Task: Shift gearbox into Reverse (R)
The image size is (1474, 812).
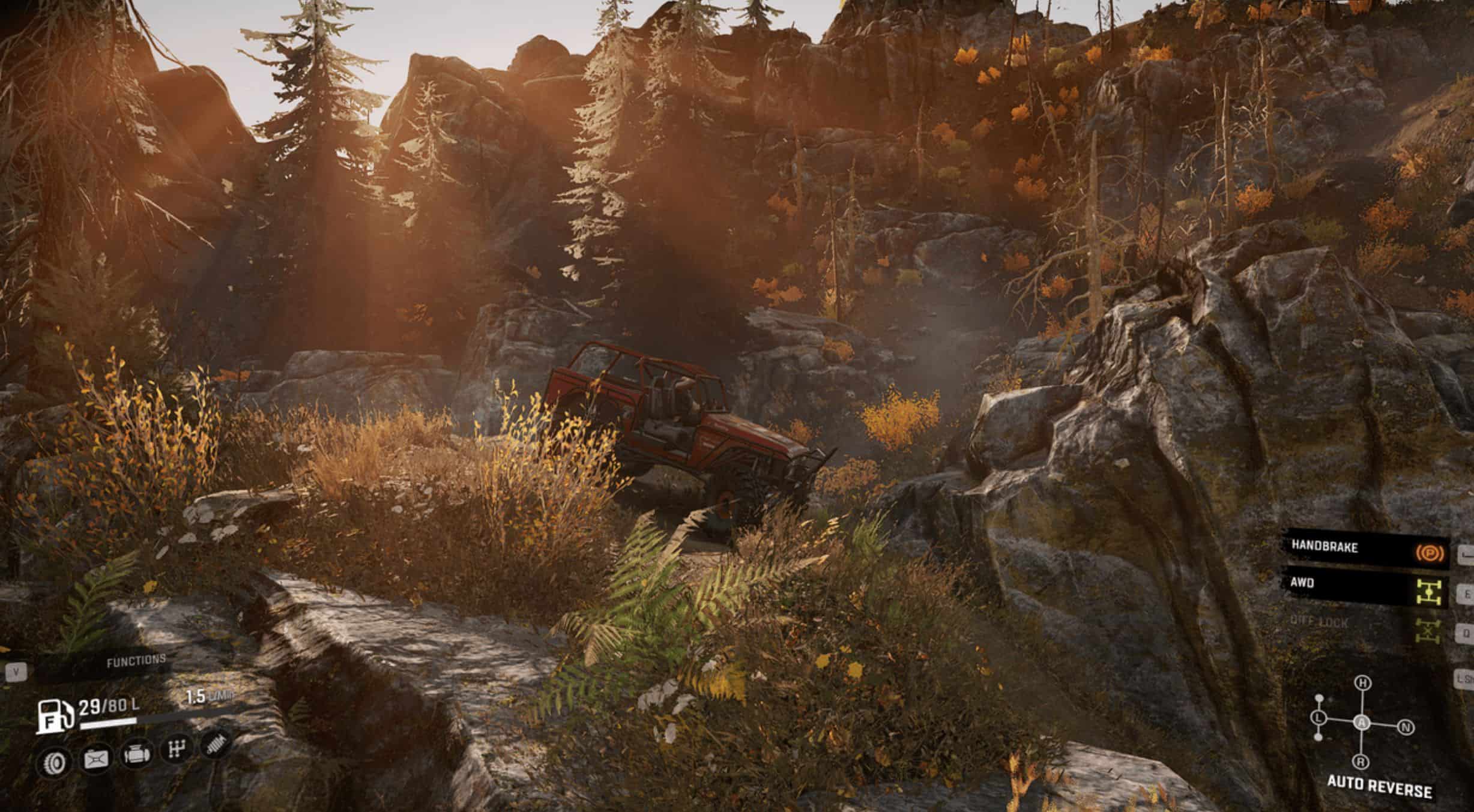Action: coord(1361,762)
